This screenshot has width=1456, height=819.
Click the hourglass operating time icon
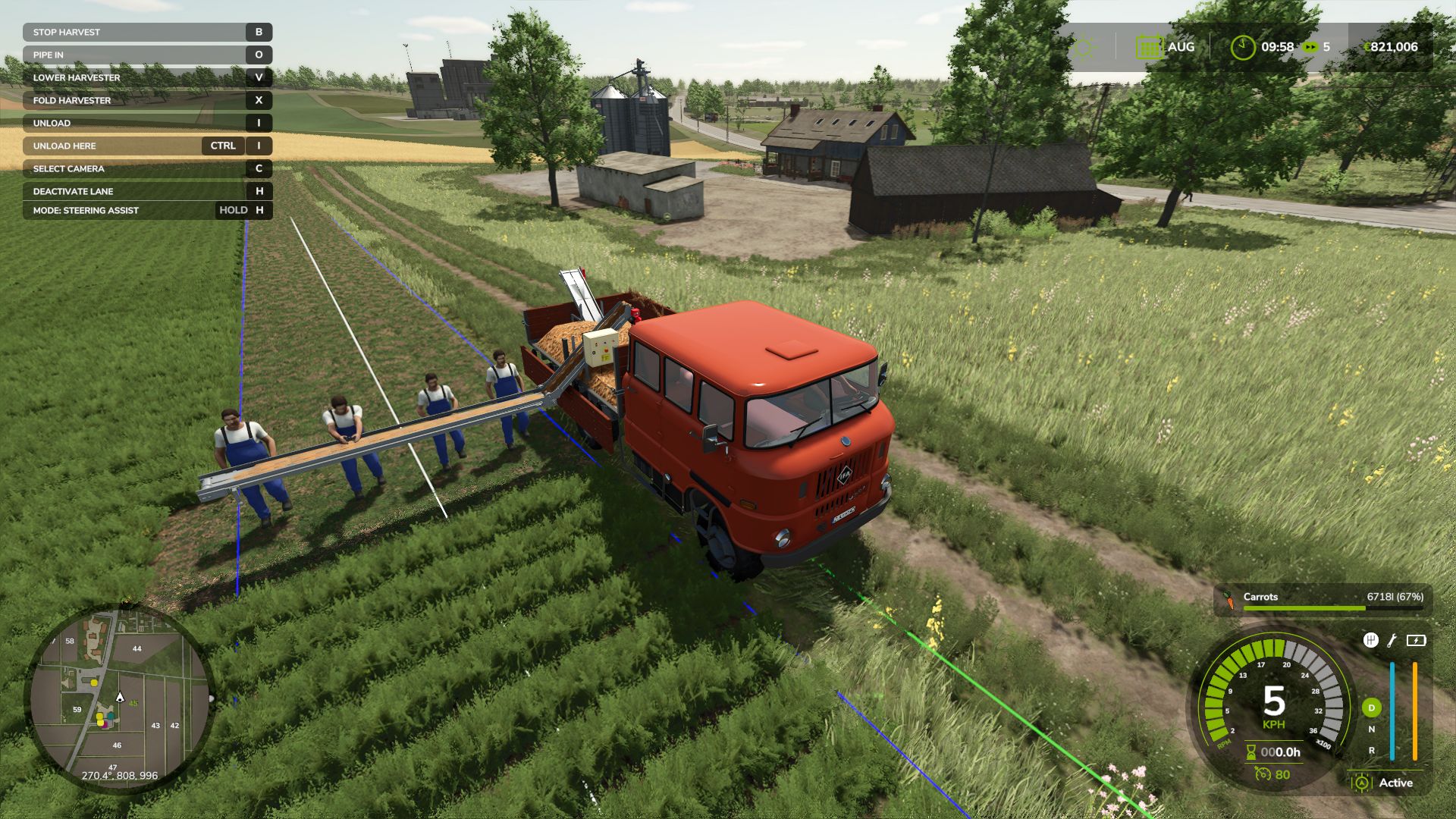(1250, 752)
